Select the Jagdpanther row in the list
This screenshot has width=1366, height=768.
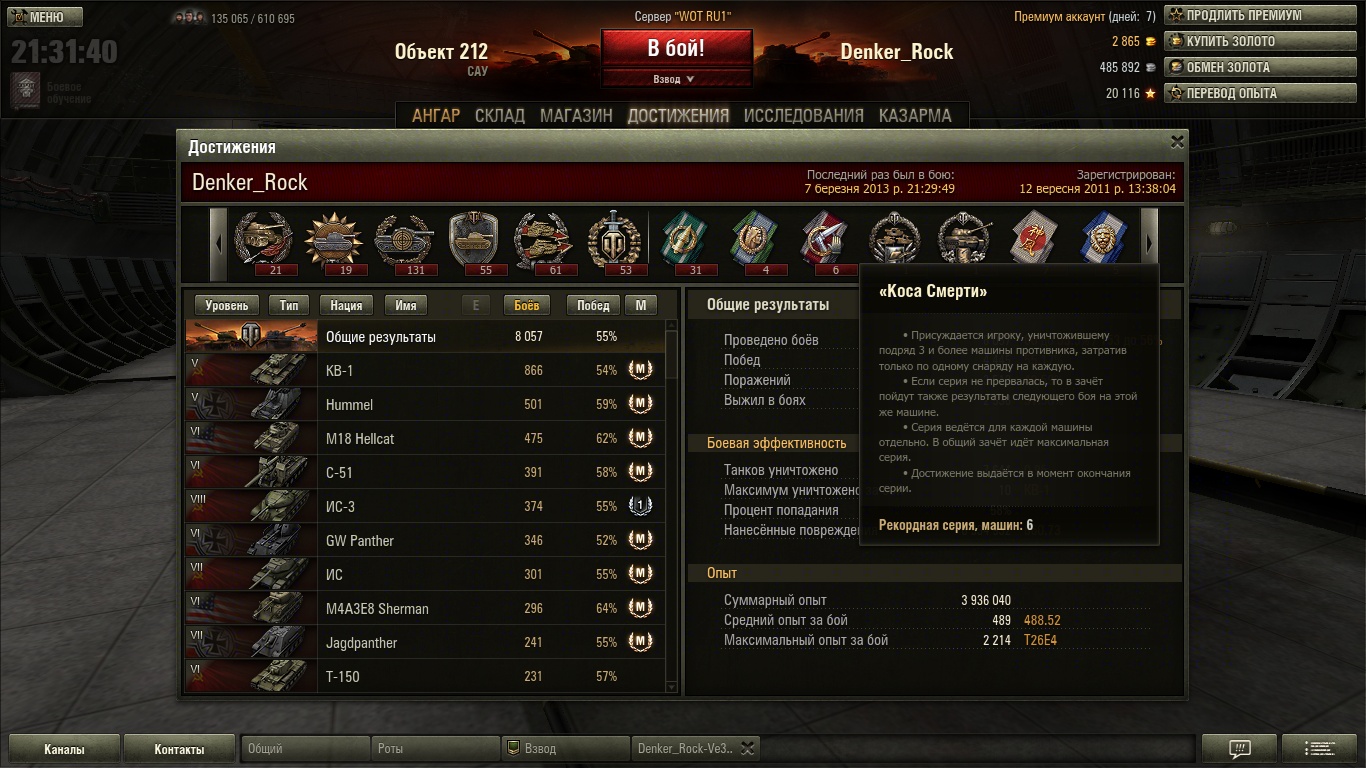click(x=425, y=643)
